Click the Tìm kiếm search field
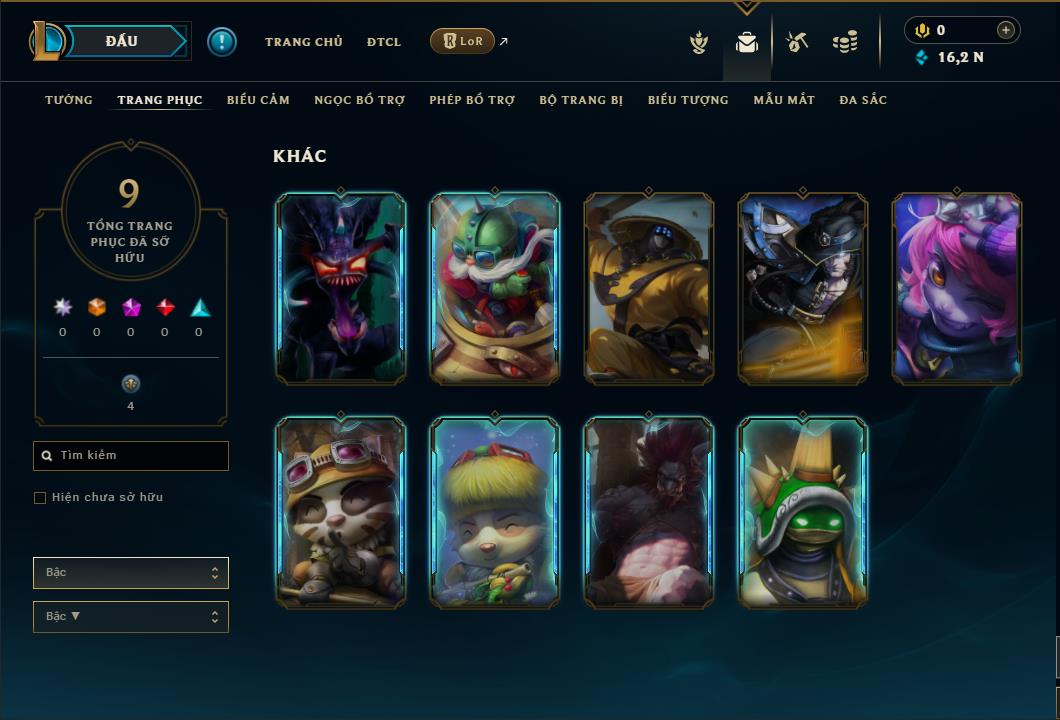The height and width of the screenshot is (720, 1060). [131, 456]
